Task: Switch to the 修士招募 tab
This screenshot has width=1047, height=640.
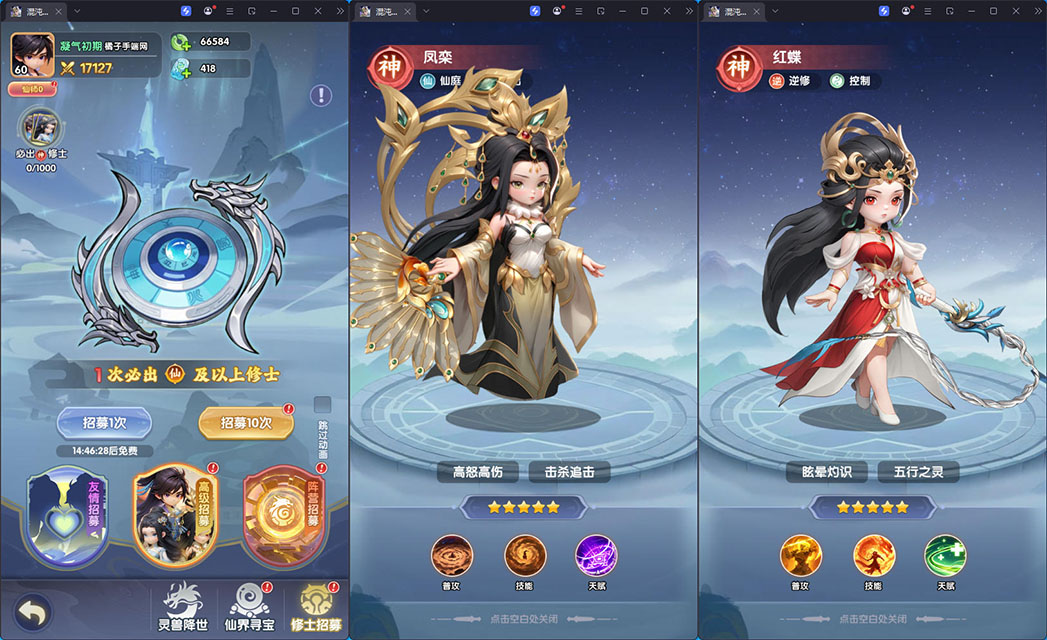Action: (315, 607)
